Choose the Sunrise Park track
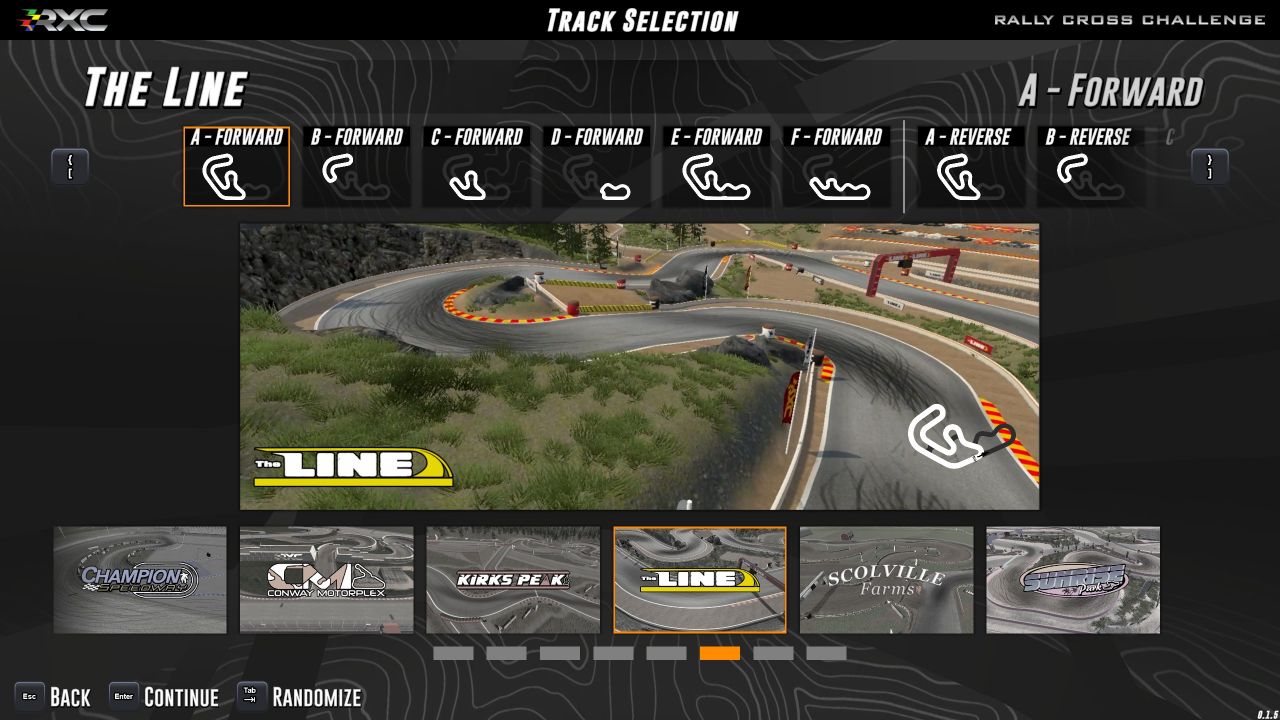Viewport: 1280px width, 720px height. coord(1073,580)
